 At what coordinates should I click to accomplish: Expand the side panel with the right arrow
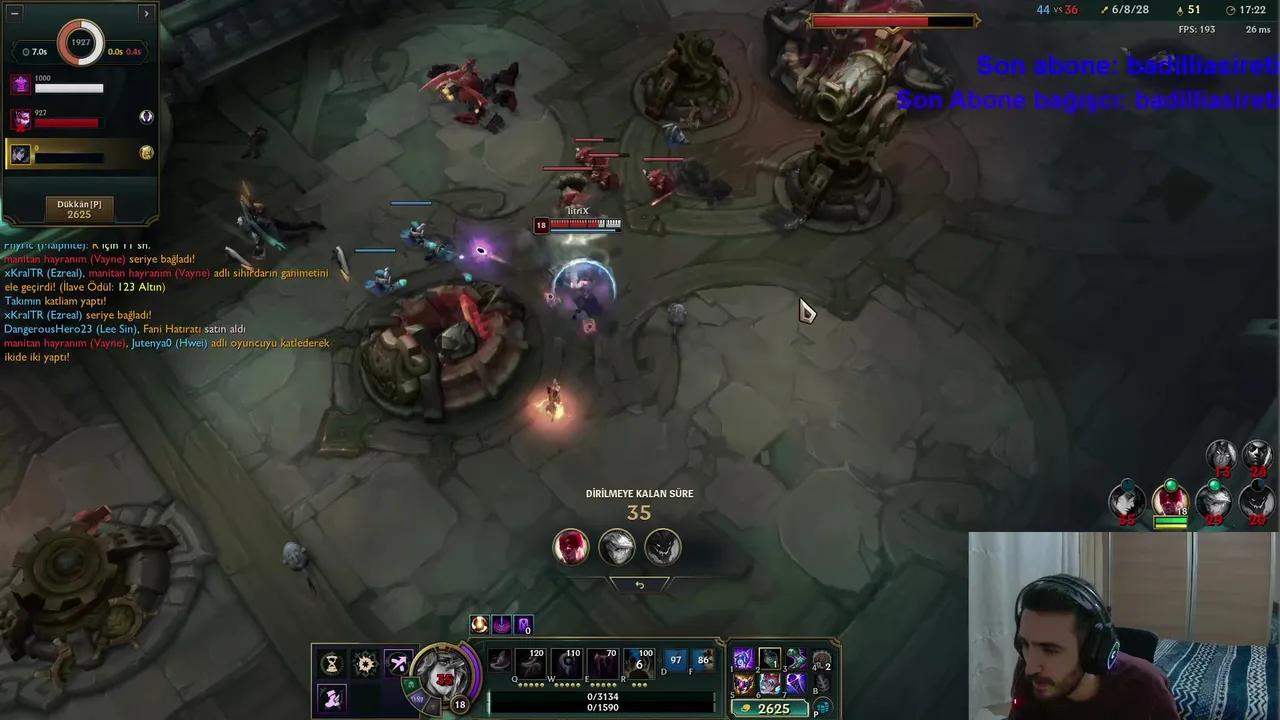(146, 13)
